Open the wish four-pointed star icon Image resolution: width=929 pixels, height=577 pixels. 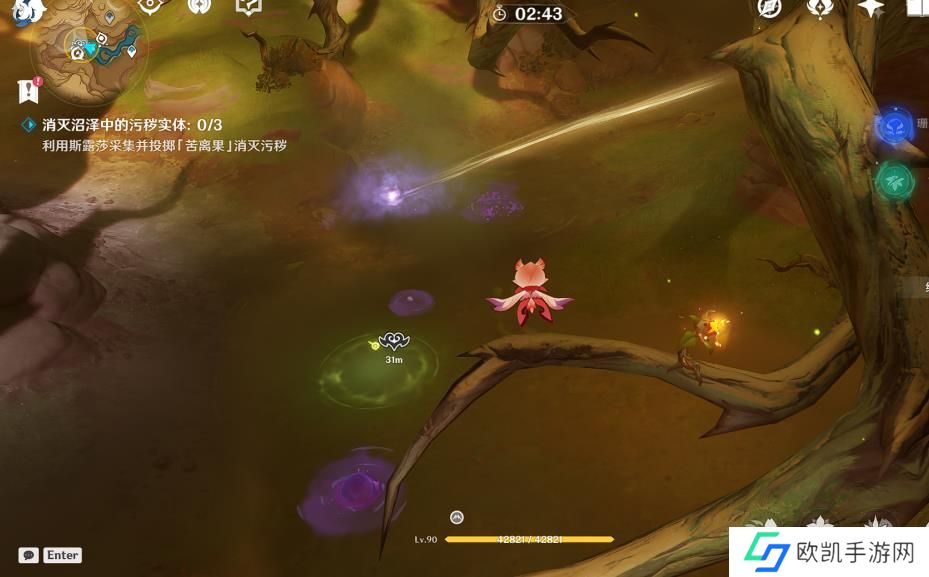(x=870, y=8)
